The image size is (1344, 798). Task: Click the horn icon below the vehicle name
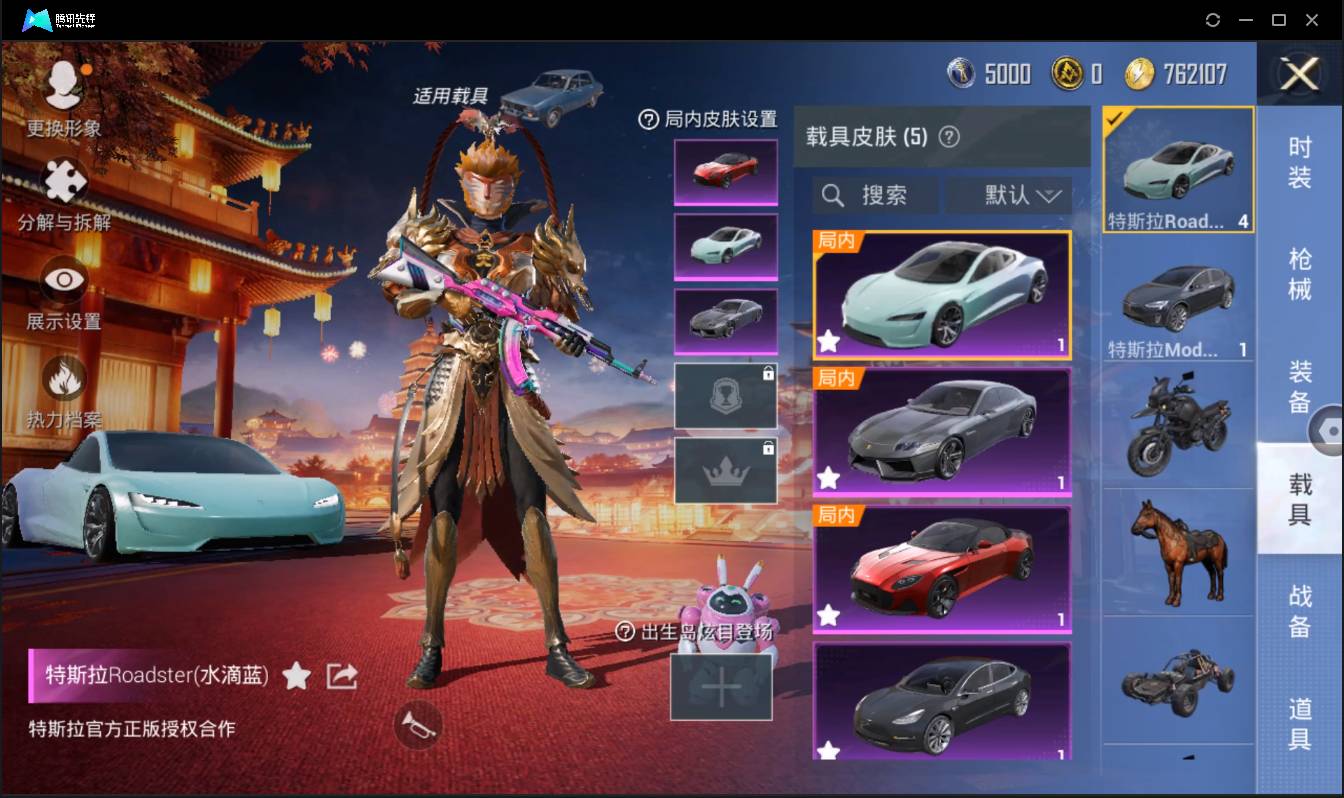point(419,726)
